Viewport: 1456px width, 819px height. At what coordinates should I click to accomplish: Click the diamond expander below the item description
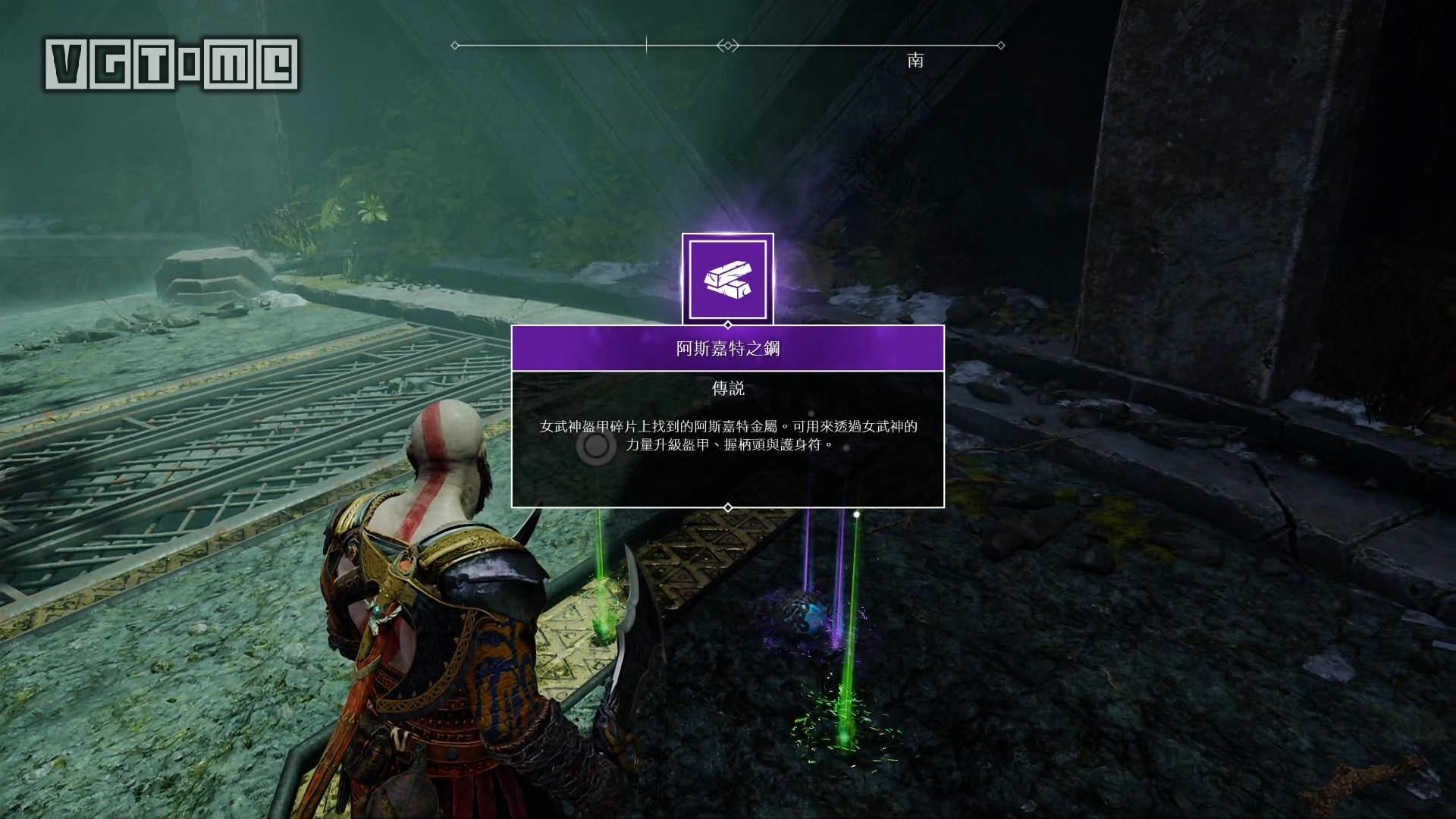pos(729,507)
